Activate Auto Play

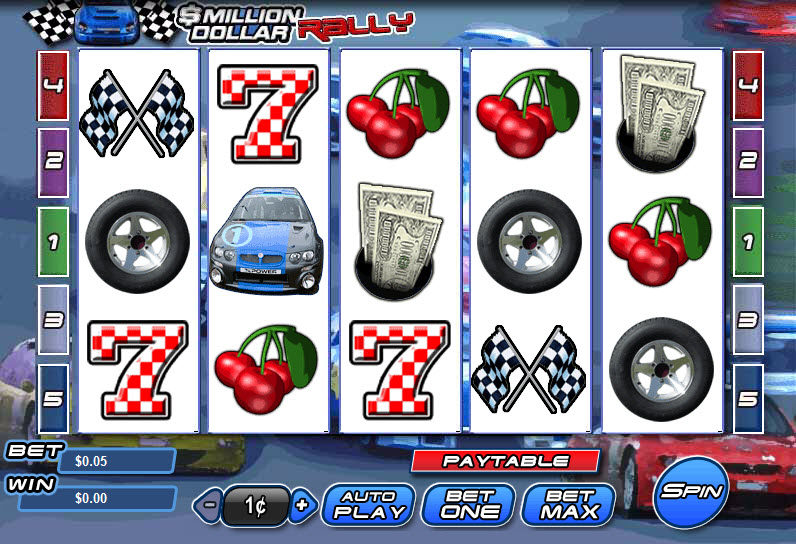[x=368, y=505]
